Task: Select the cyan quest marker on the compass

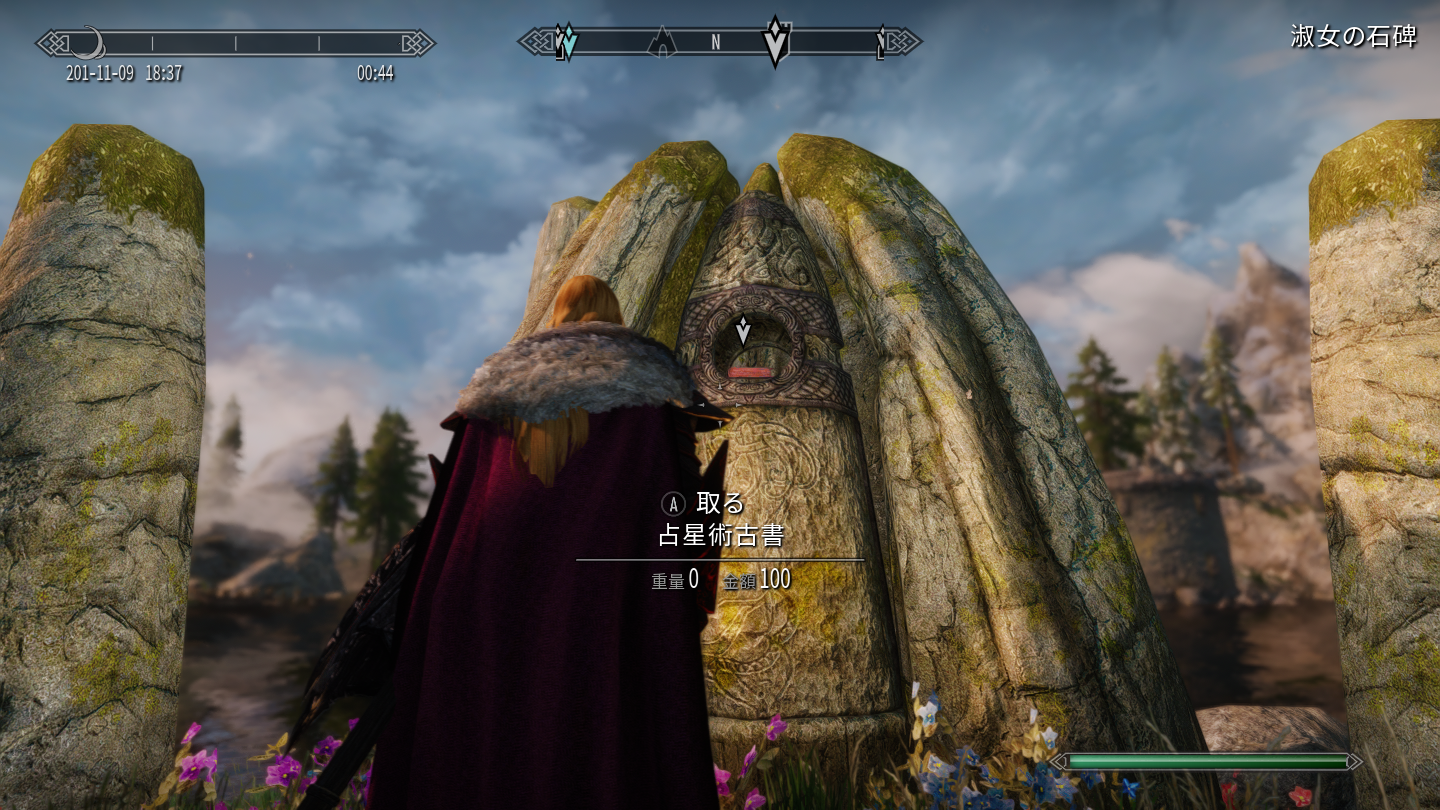Action: (567, 42)
